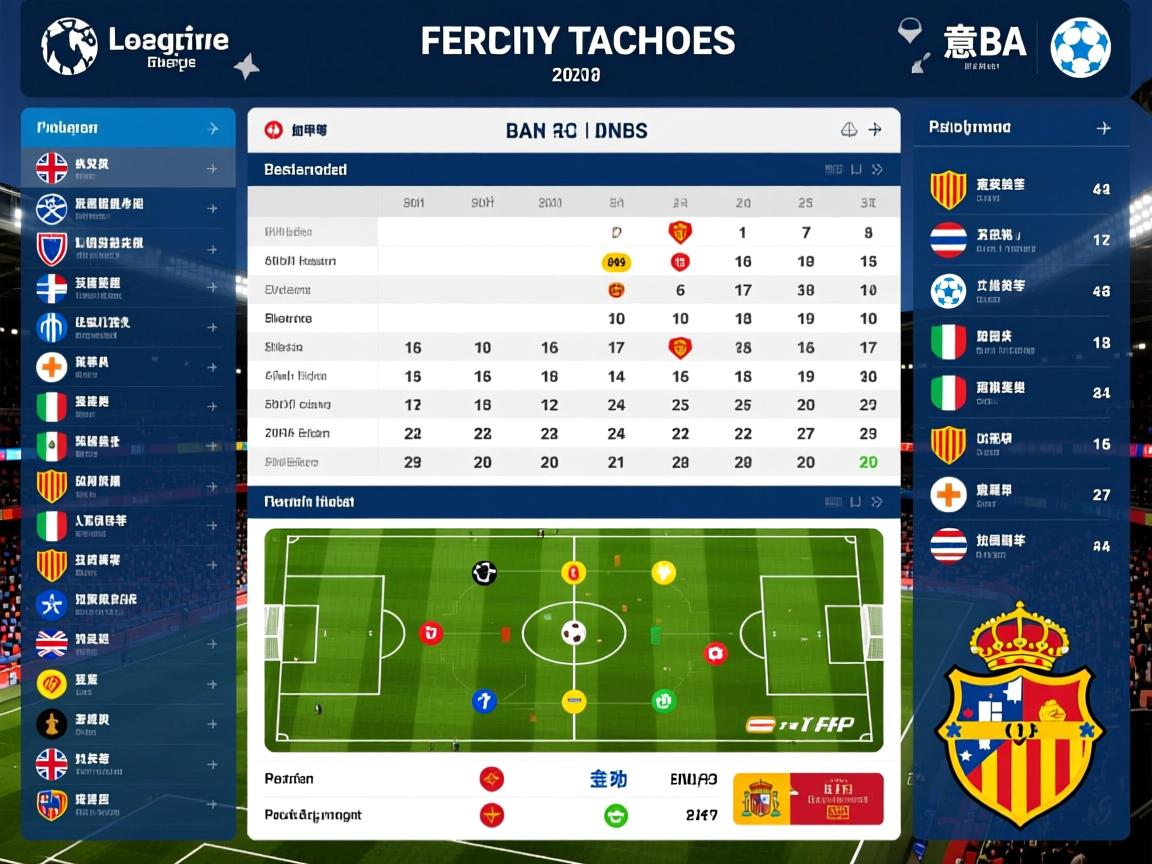Select the blue player token on the pitch
Viewport: 1152px width, 864px height.
pos(484,701)
